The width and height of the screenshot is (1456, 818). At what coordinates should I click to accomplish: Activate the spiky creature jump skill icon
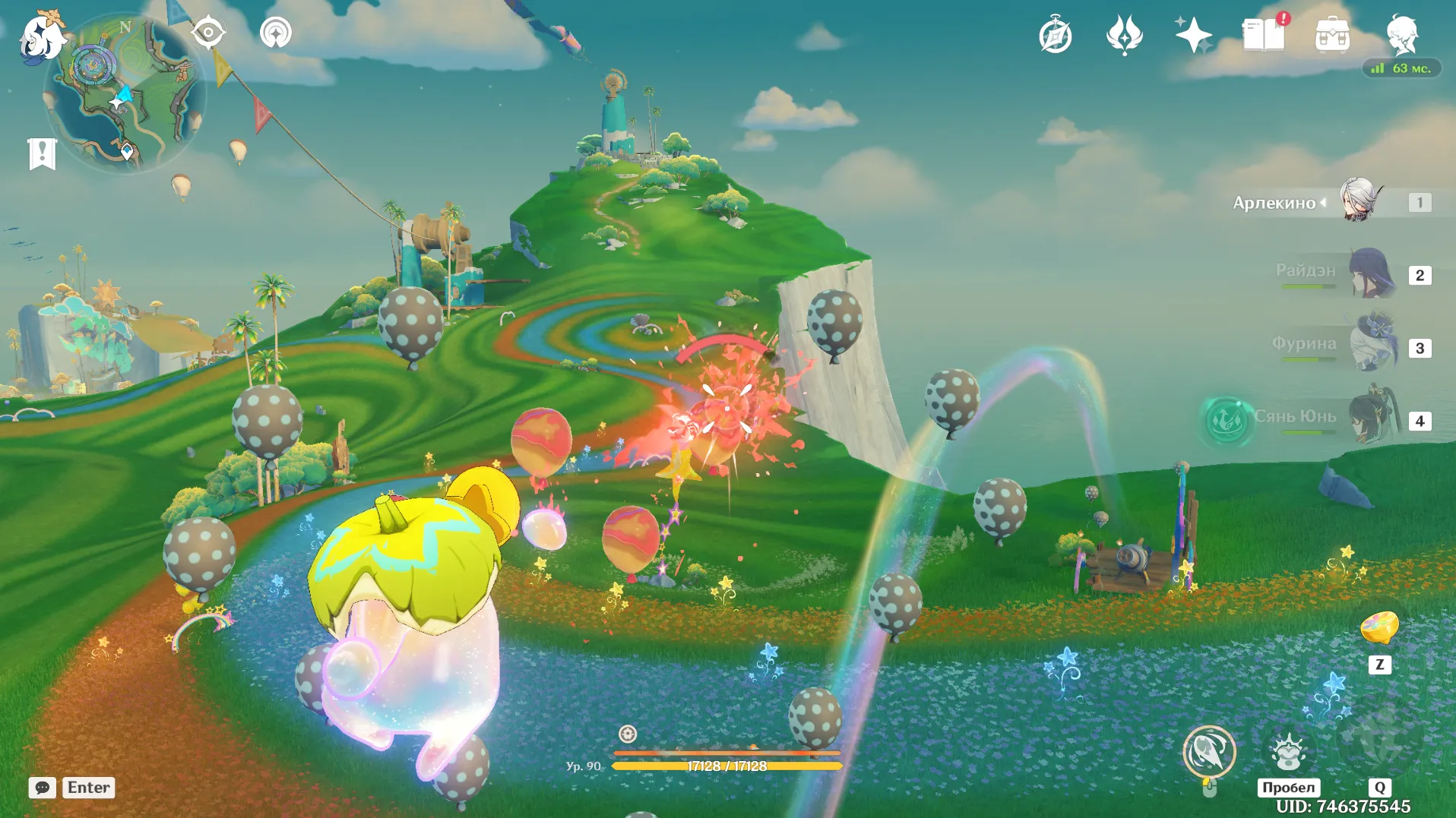tap(1288, 752)
